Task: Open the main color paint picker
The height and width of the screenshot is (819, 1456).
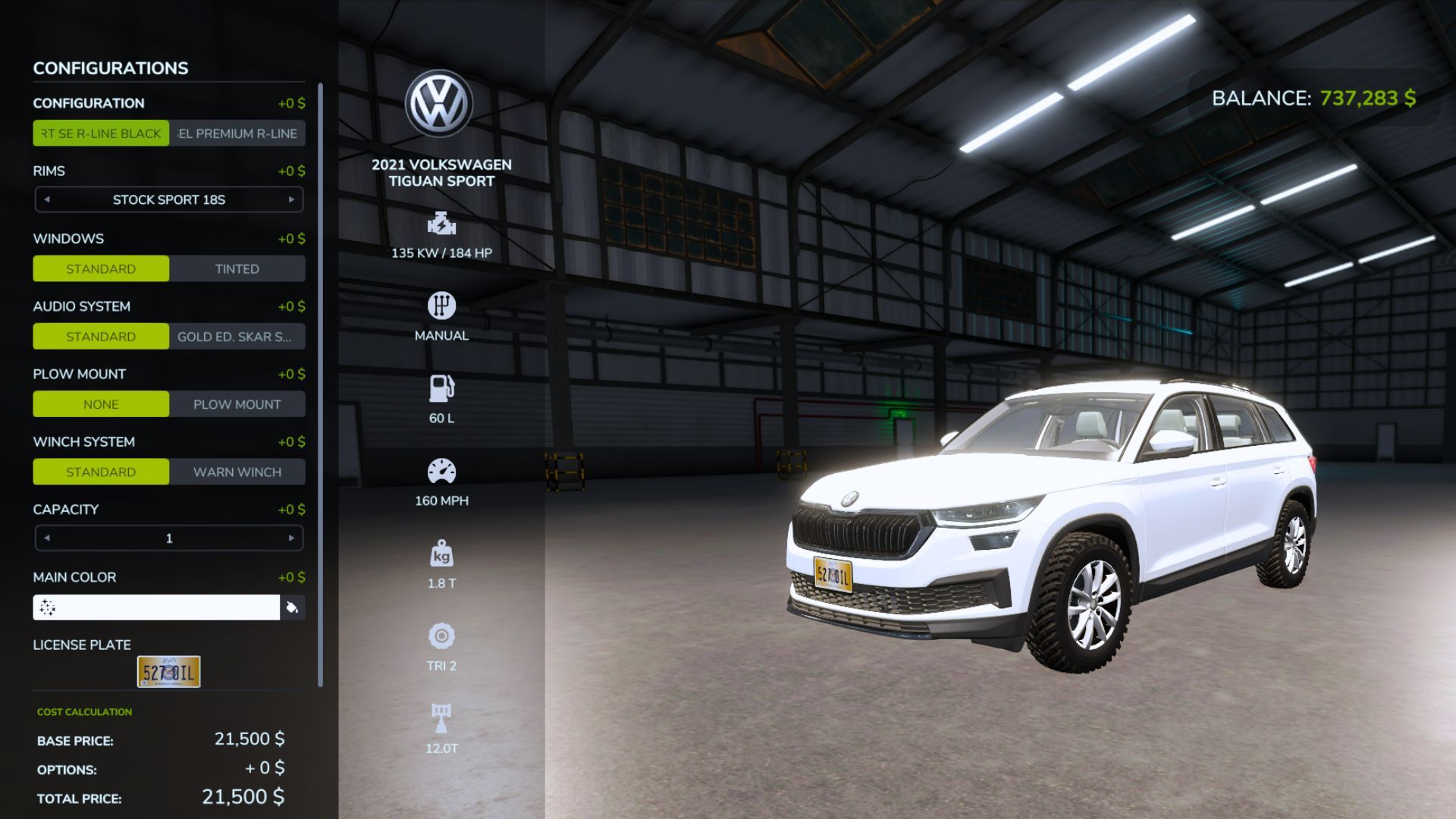Action: coord(294,607)
